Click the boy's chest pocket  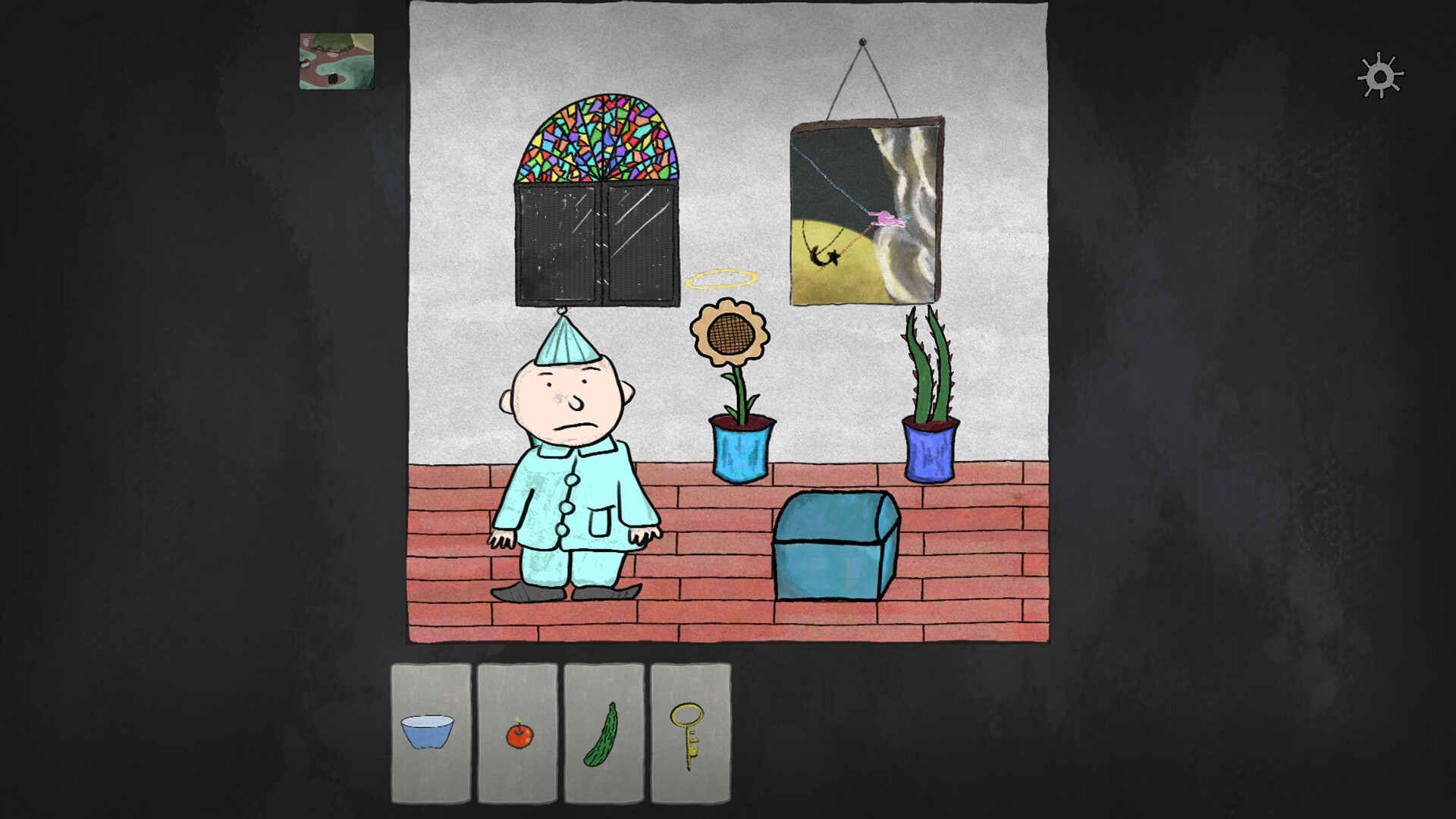[599, 523]
